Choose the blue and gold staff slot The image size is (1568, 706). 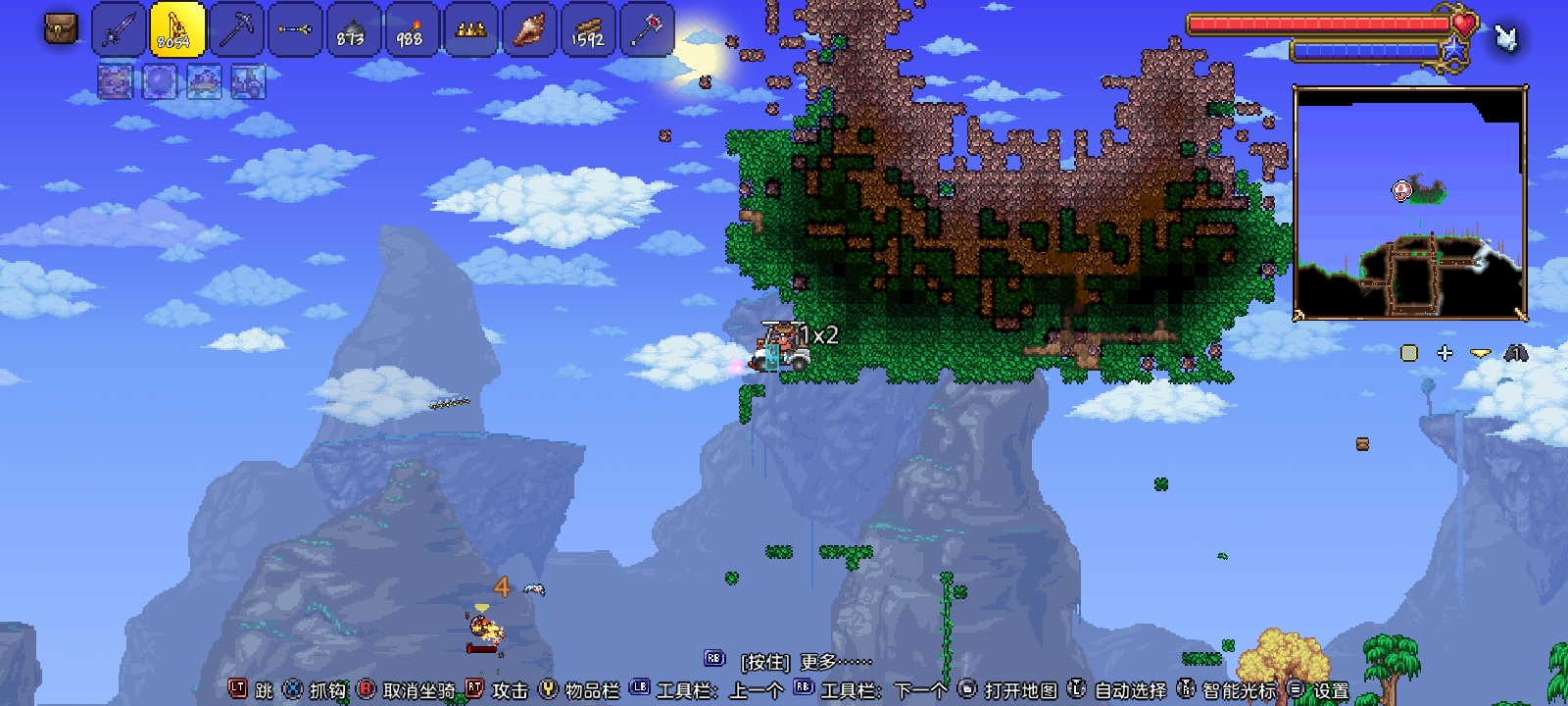[x=294, y=29]
